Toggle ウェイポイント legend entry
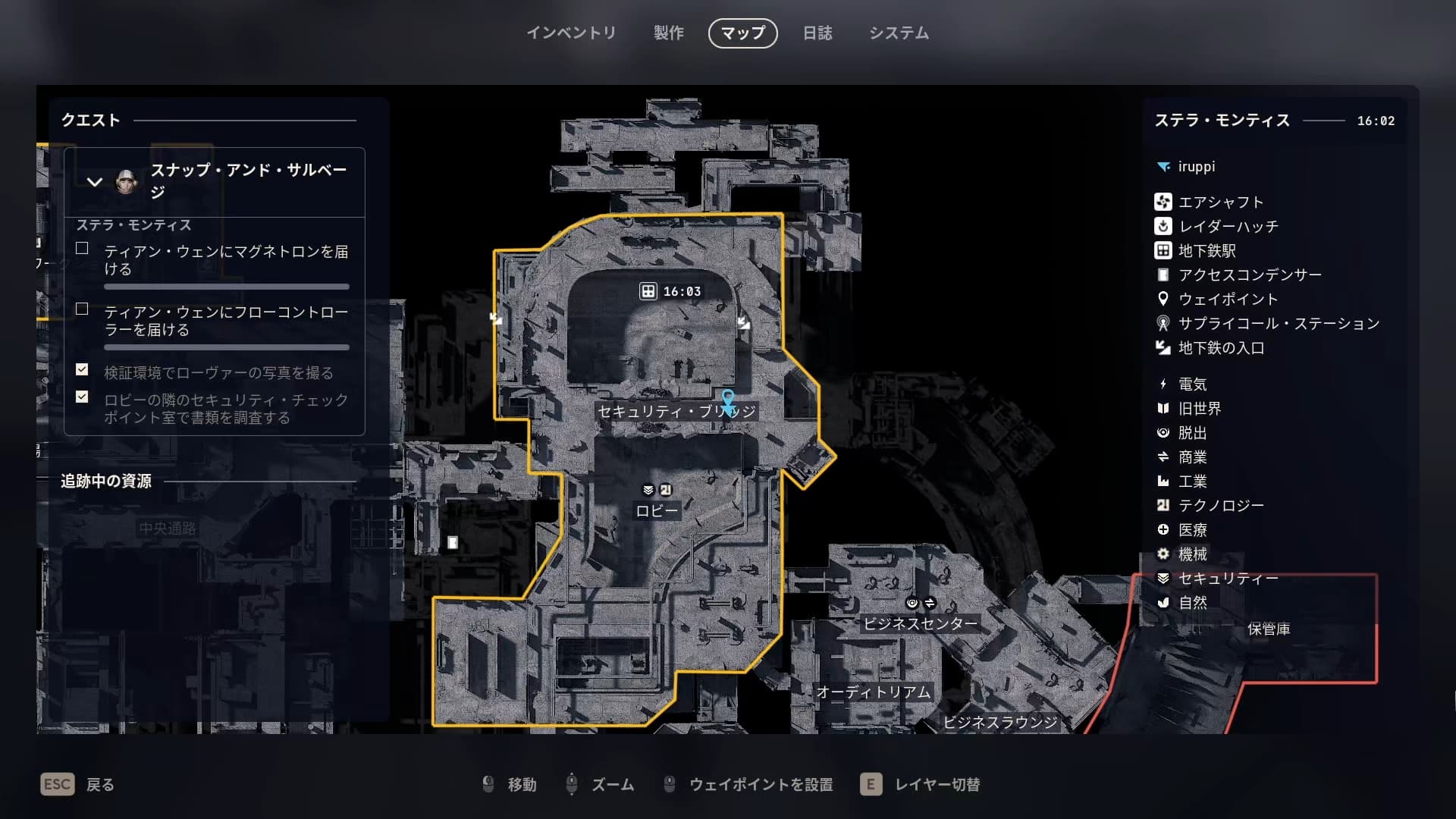The image size is (1456, 819). (x=1227, y=299)
